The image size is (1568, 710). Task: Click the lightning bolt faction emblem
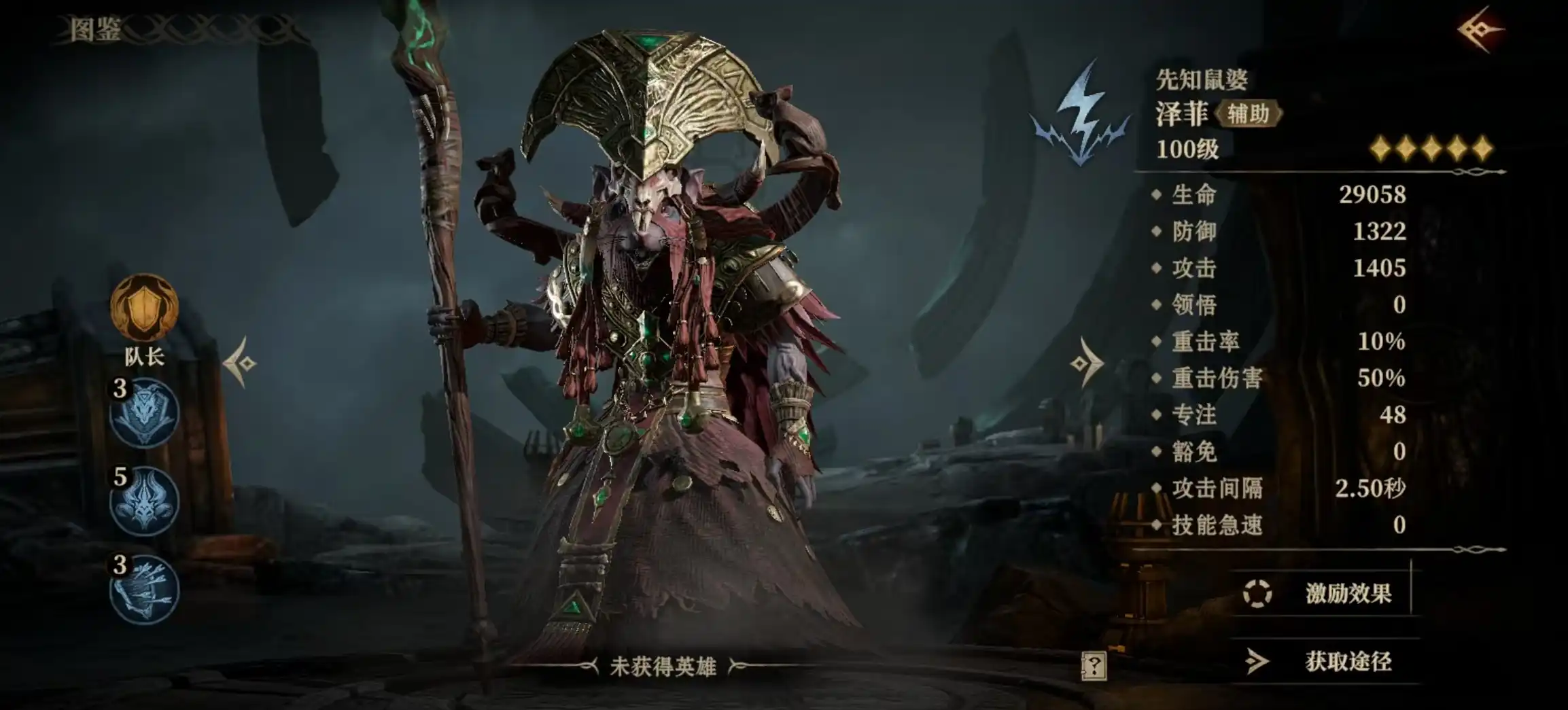(1081, 116)
